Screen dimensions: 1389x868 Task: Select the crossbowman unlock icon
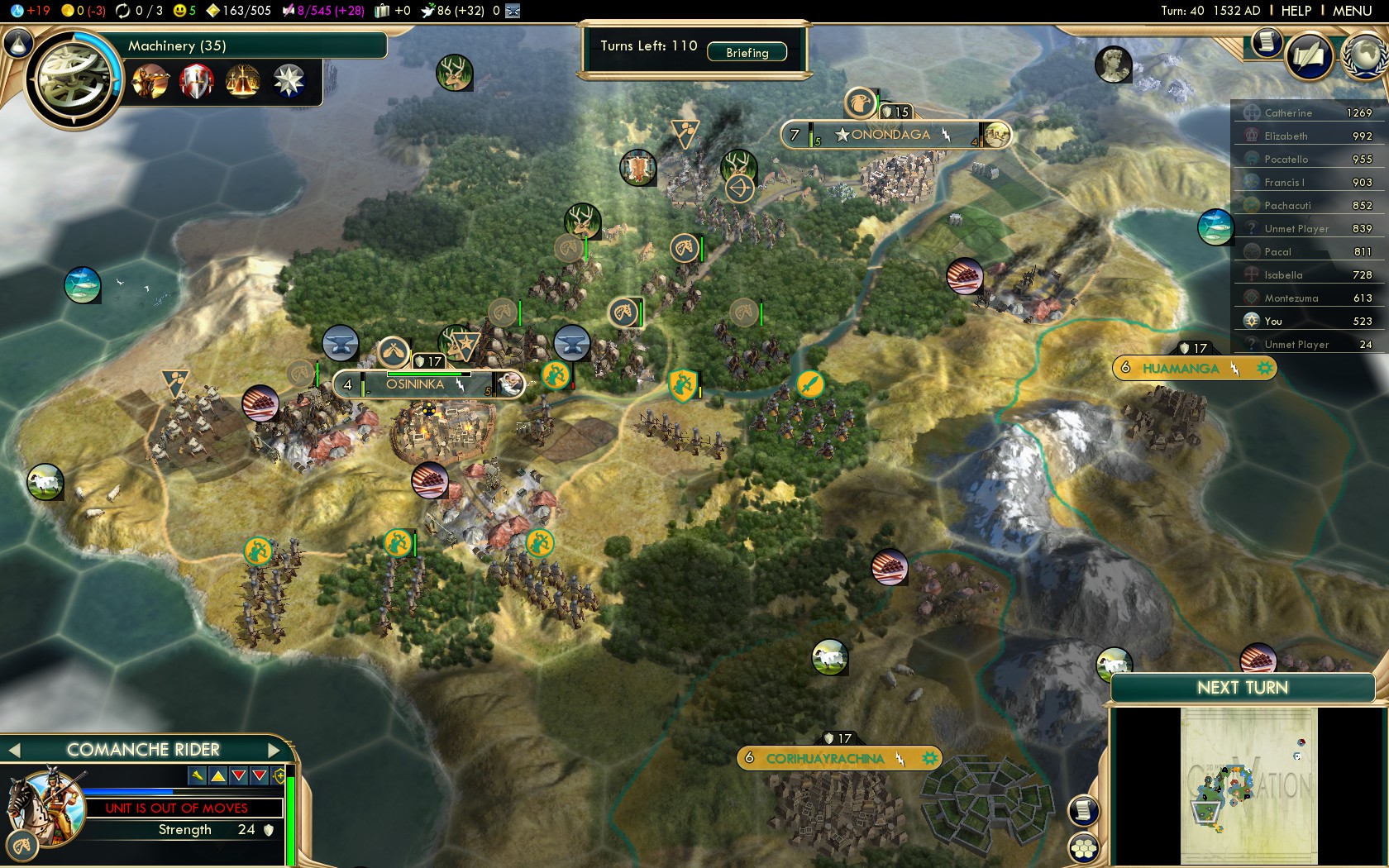[150, 81]
